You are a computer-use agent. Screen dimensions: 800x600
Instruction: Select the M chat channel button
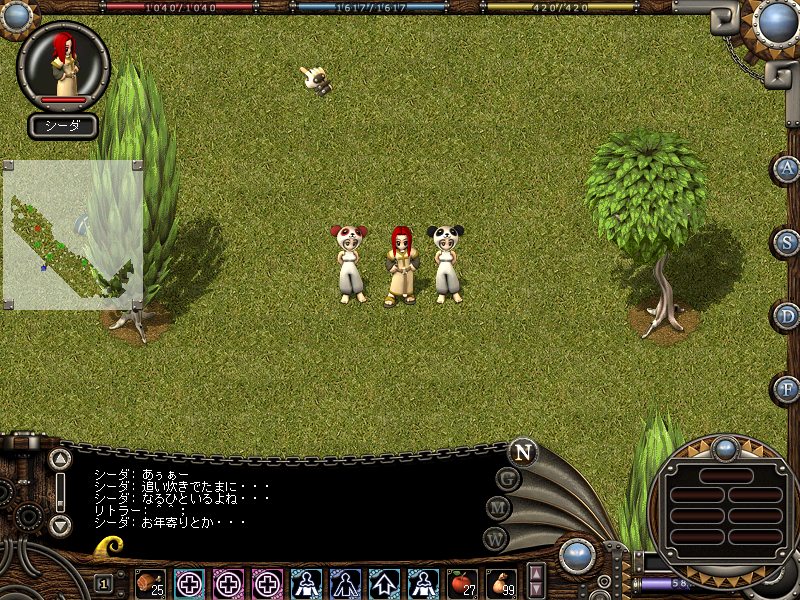(x=499, y=508)
